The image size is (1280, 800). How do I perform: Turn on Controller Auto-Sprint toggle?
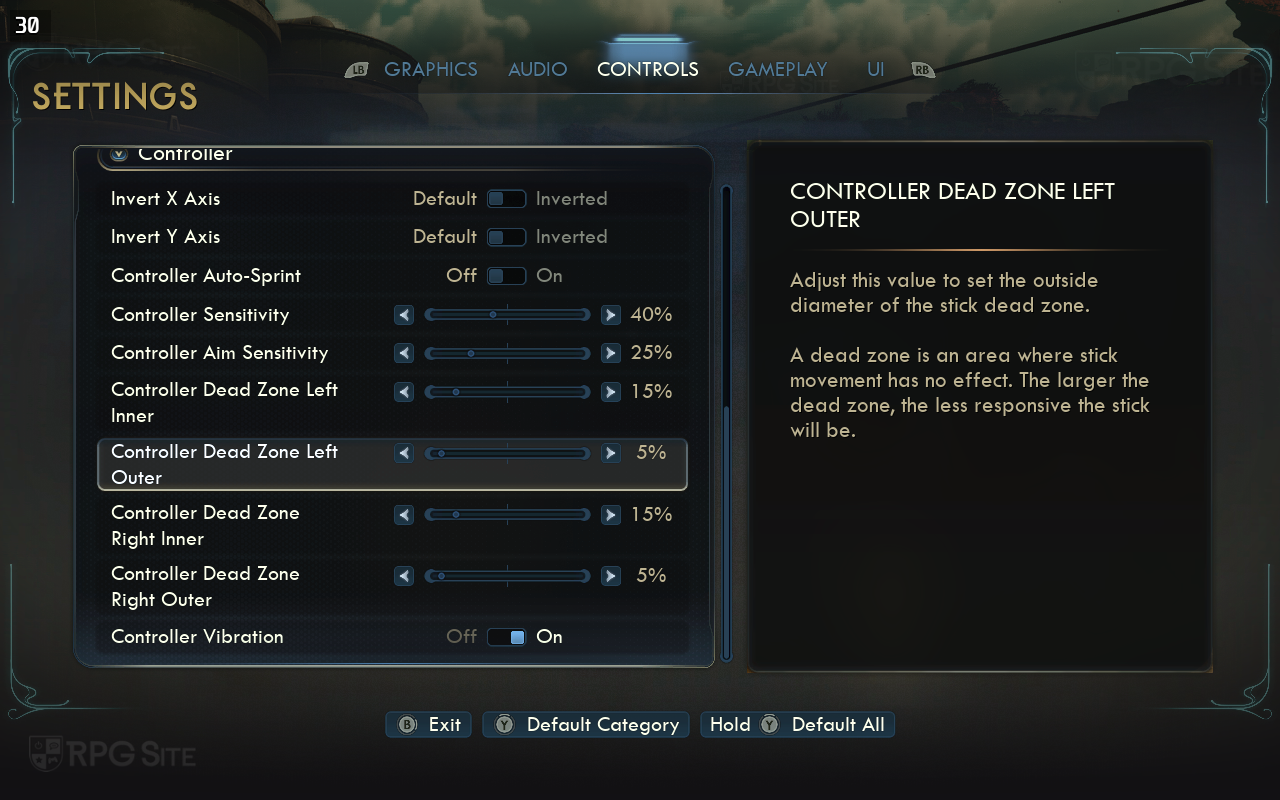(506, 276)
